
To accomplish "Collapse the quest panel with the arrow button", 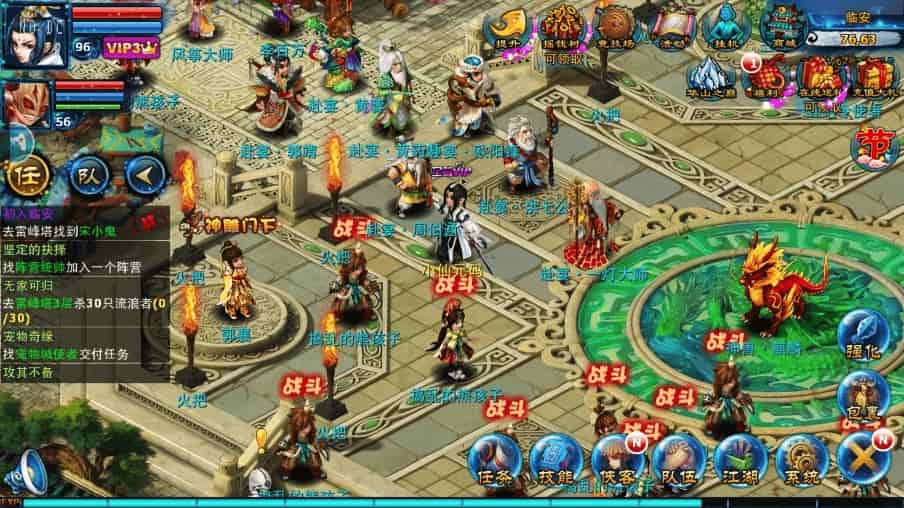I will pyautogui.click(x=144, y=177).
